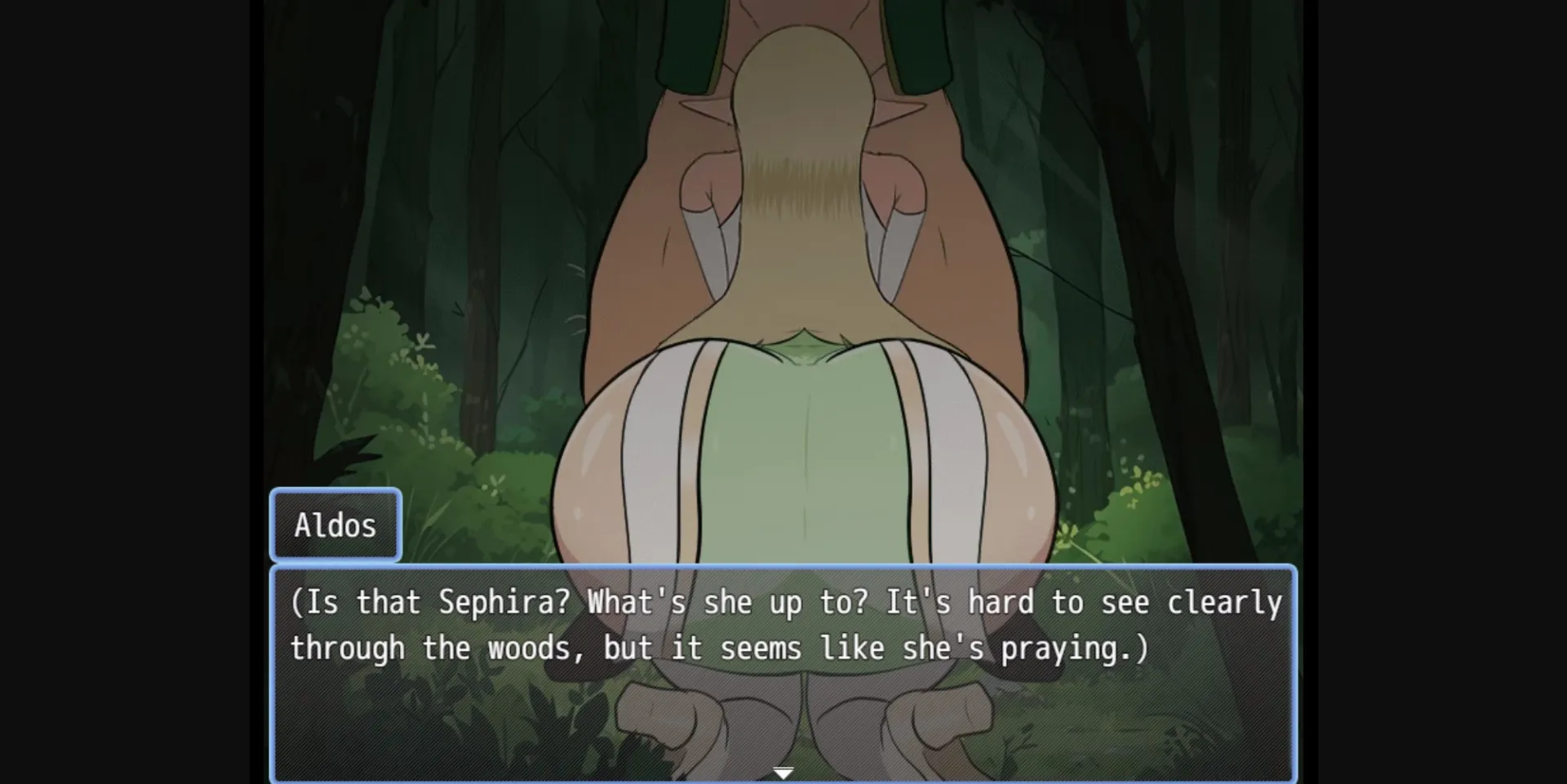Image resolution: width=1567 pixels, height=784 pixels.
Task: Click the dialogue text window to continue
Action: 783,710
